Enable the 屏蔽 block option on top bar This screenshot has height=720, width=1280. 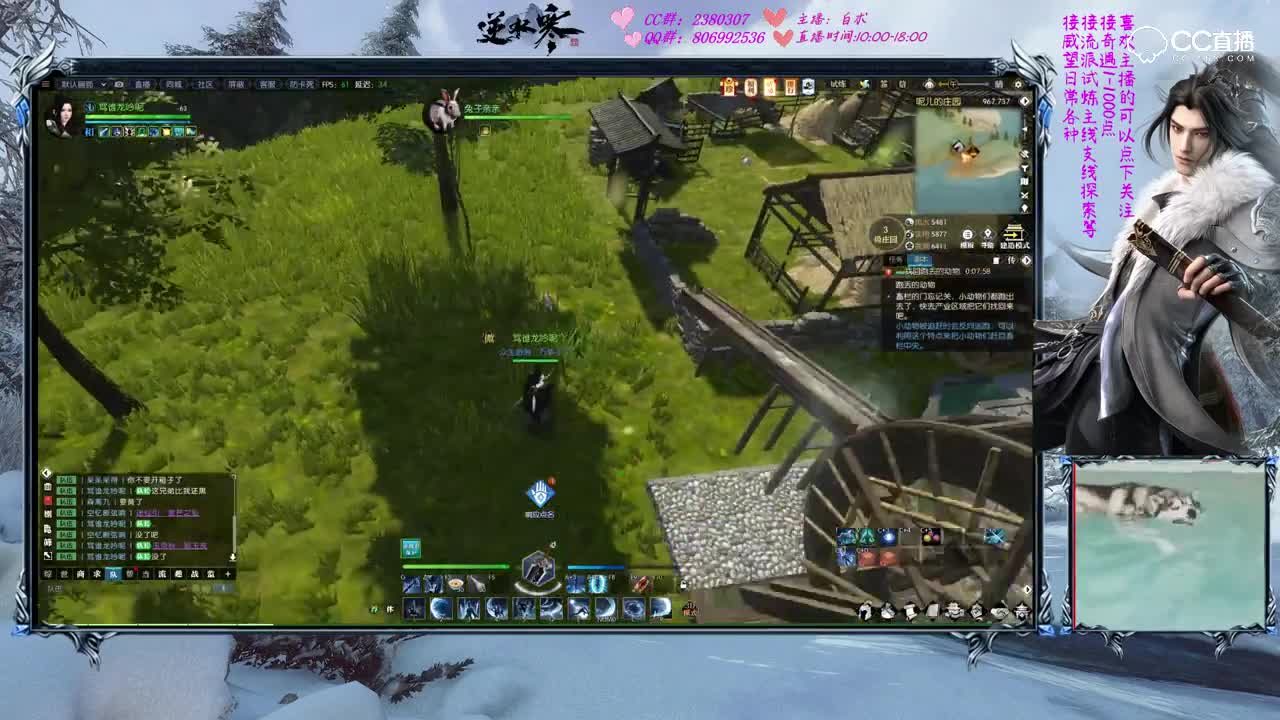point(236,84)
